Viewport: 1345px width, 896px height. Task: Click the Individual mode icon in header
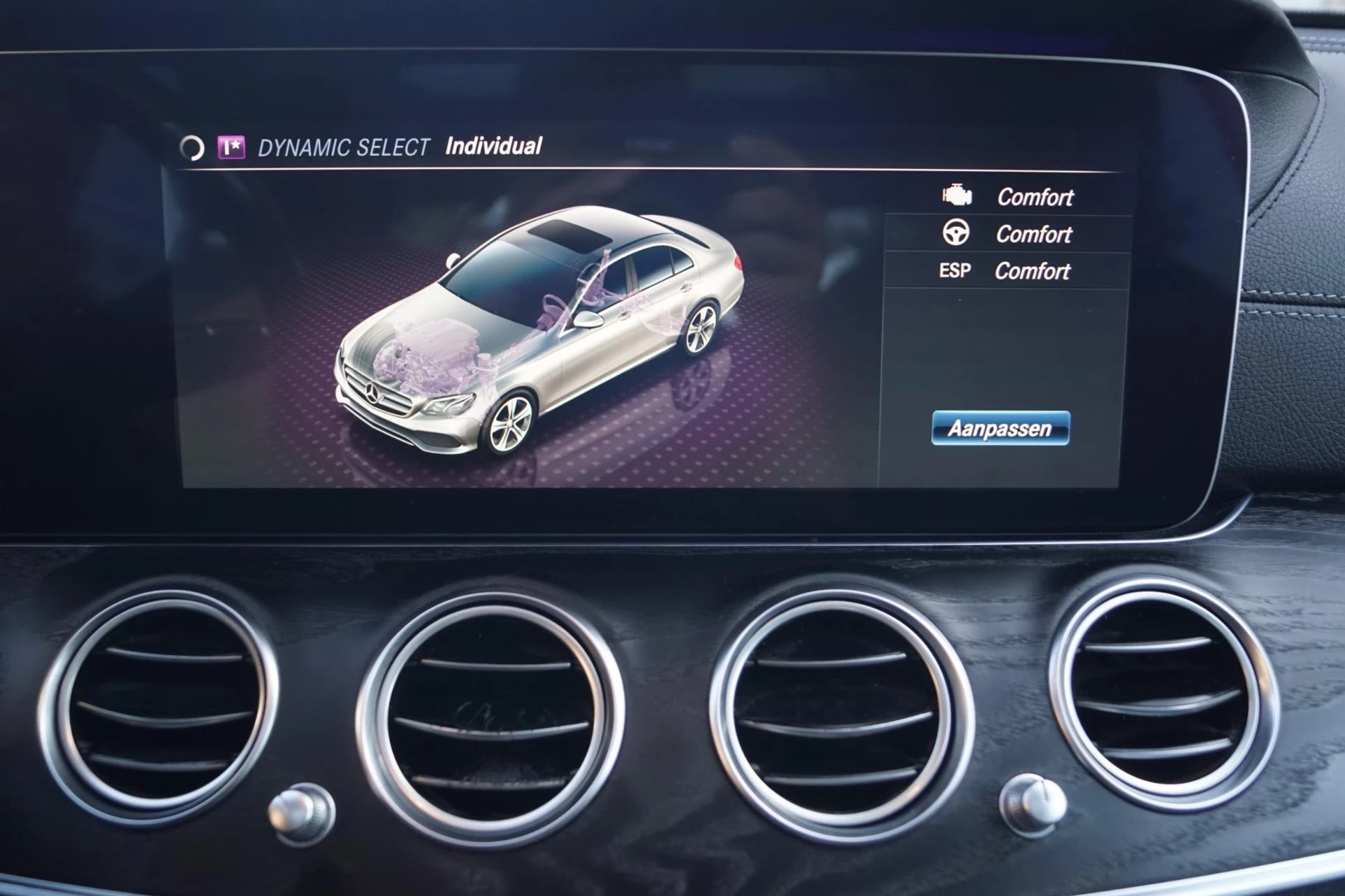tap(231, 148)
